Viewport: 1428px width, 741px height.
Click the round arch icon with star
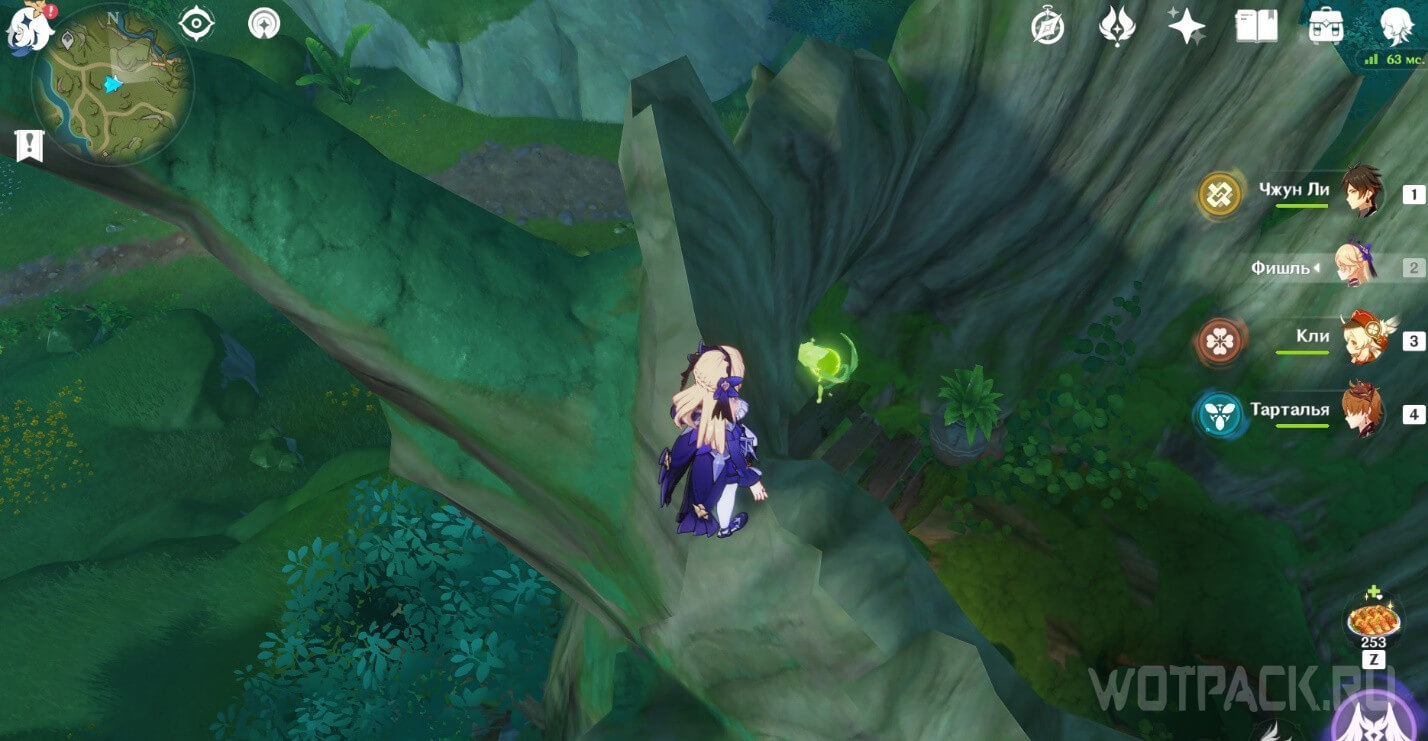tap(264, 23)
